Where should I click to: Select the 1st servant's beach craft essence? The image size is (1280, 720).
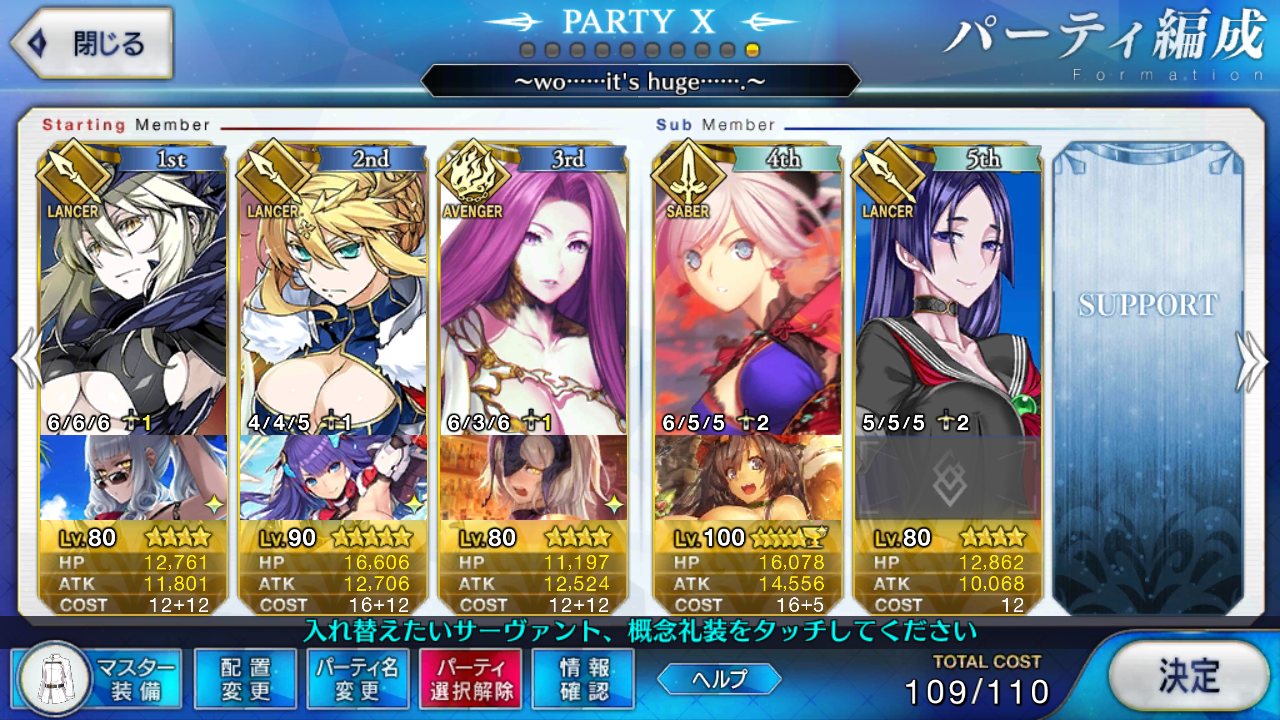point(133,478)
